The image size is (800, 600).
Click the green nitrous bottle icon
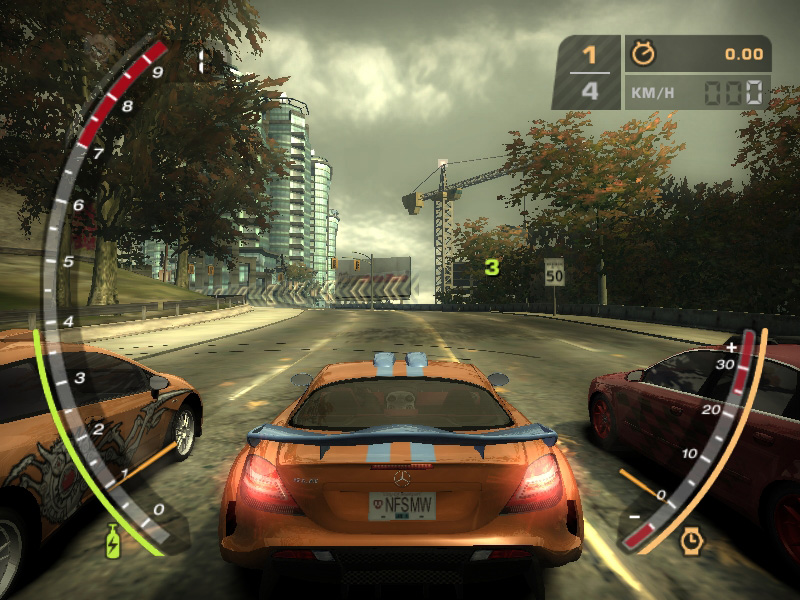115,540
